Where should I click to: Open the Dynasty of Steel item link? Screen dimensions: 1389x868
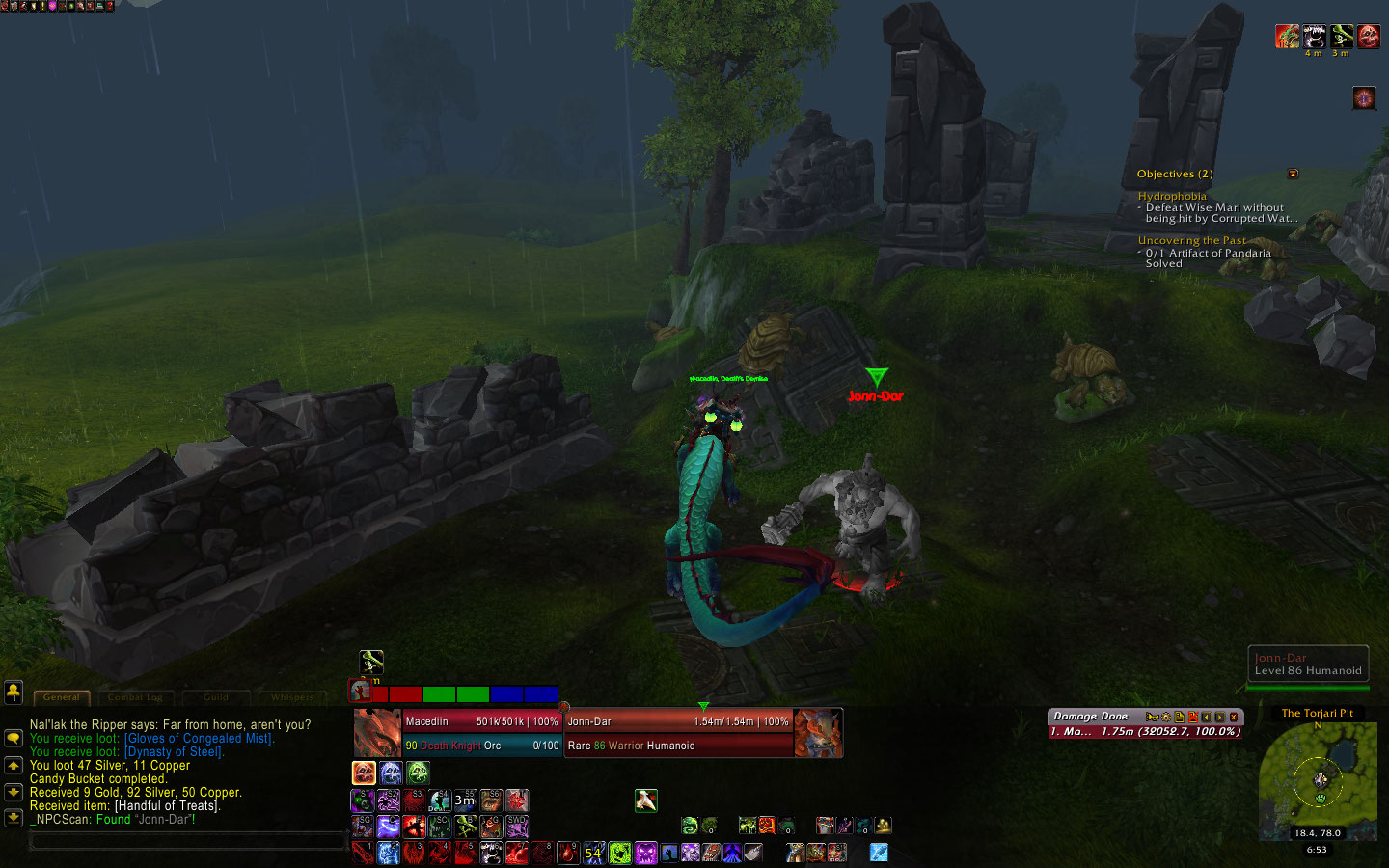tap(174, 752)
